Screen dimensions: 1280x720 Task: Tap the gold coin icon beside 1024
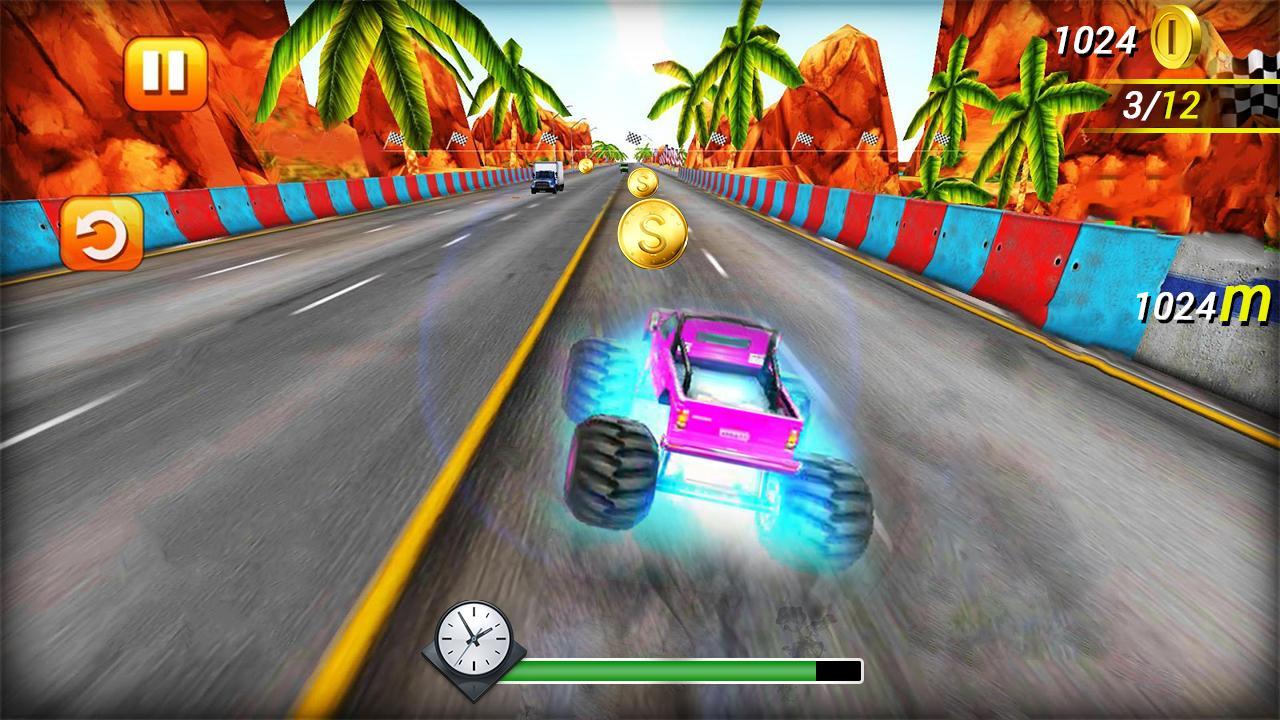1172,42
